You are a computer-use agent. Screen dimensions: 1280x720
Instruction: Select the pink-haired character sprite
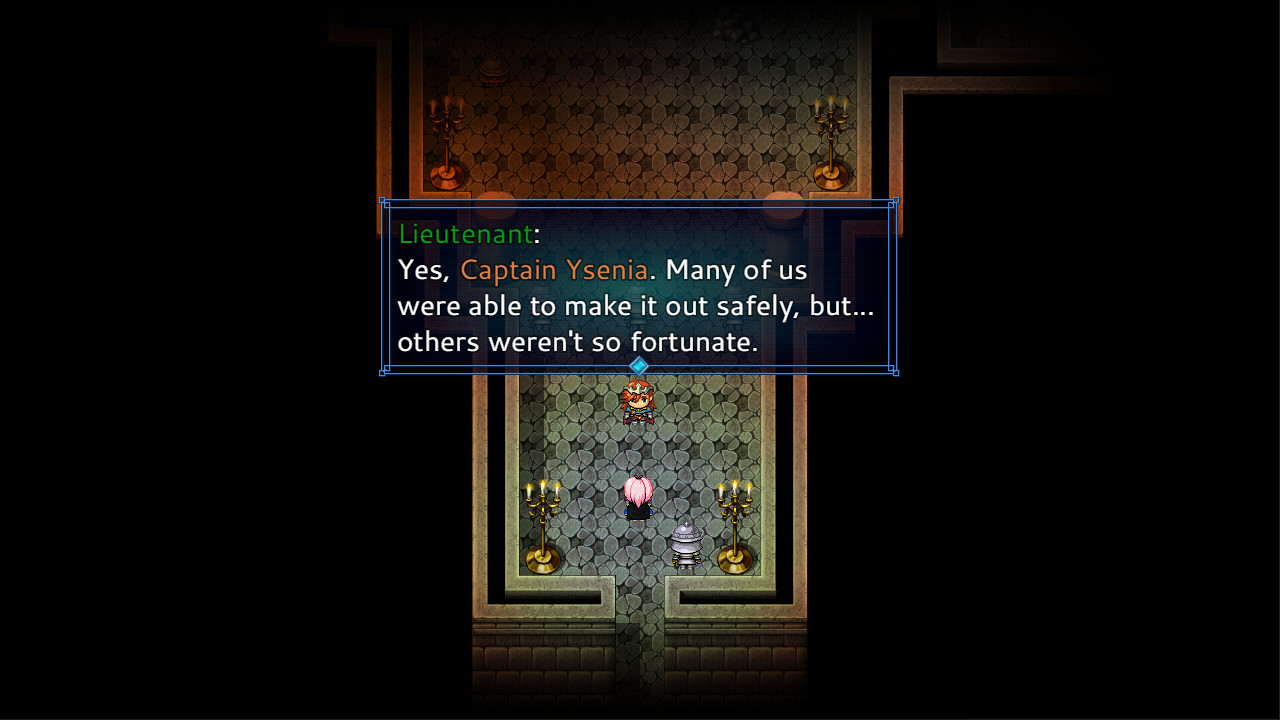640,498
